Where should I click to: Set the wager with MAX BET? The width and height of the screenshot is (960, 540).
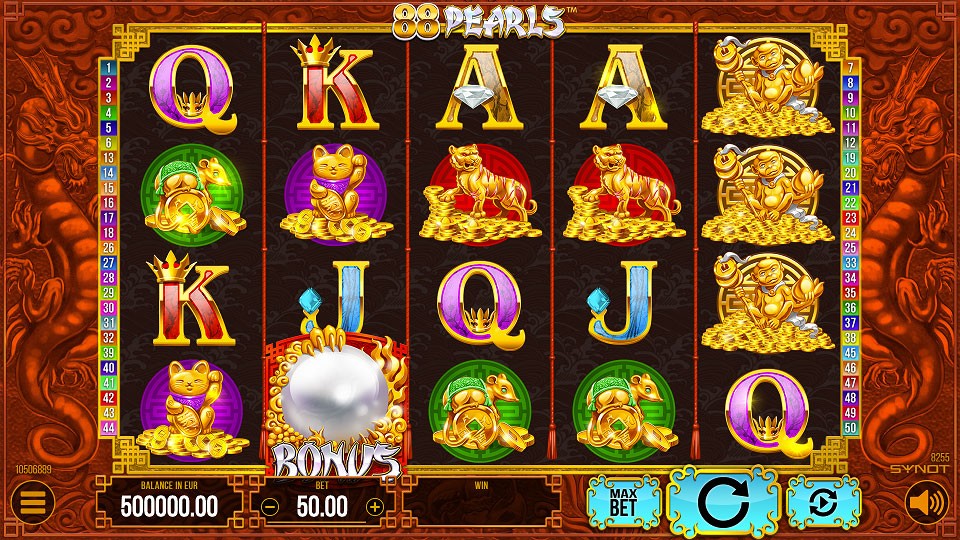(x=625, y=502)
